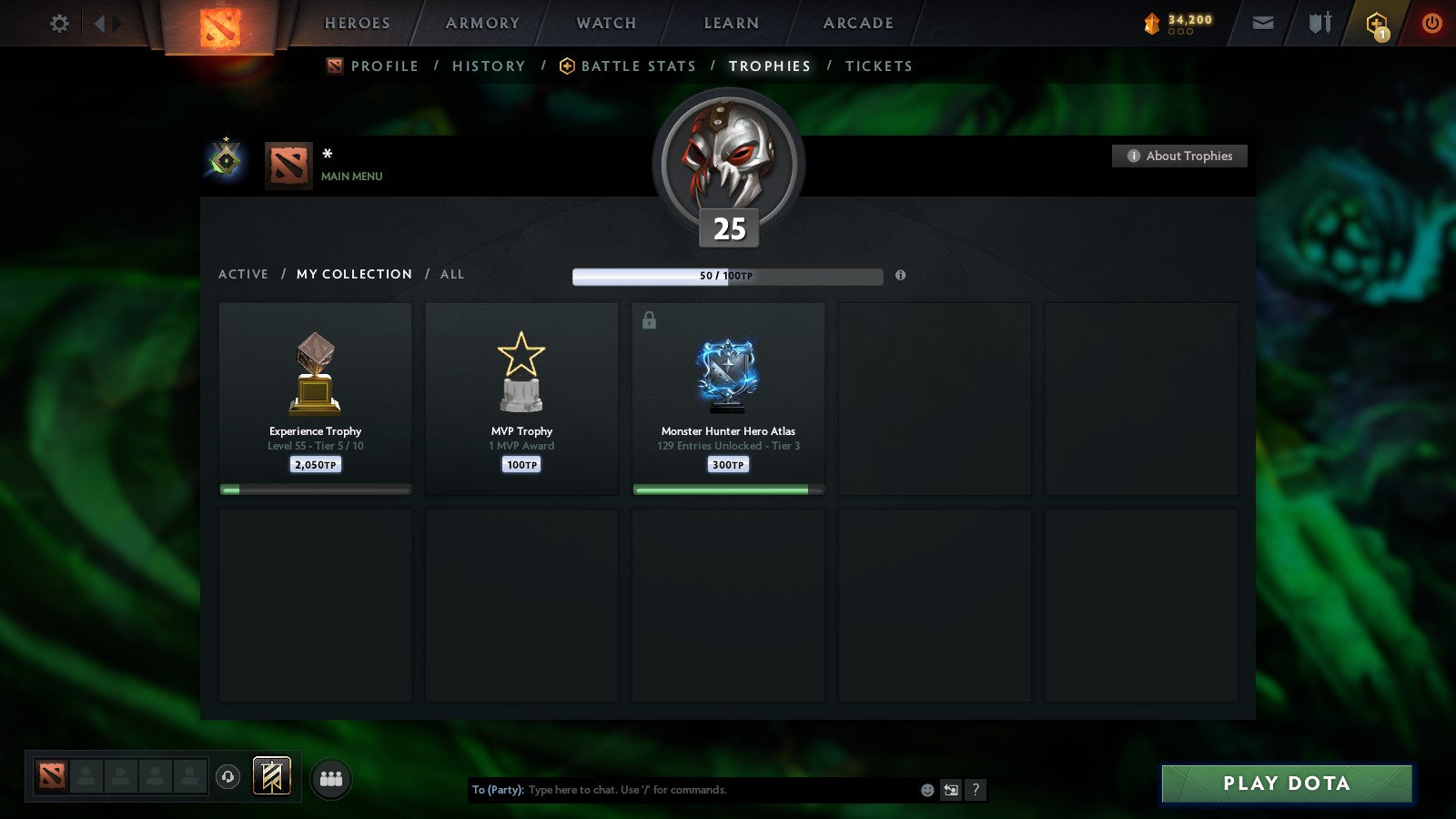
Task: Click the locked padlock on Monster Hunter Hero Atlas
Action: click(649, 318)
